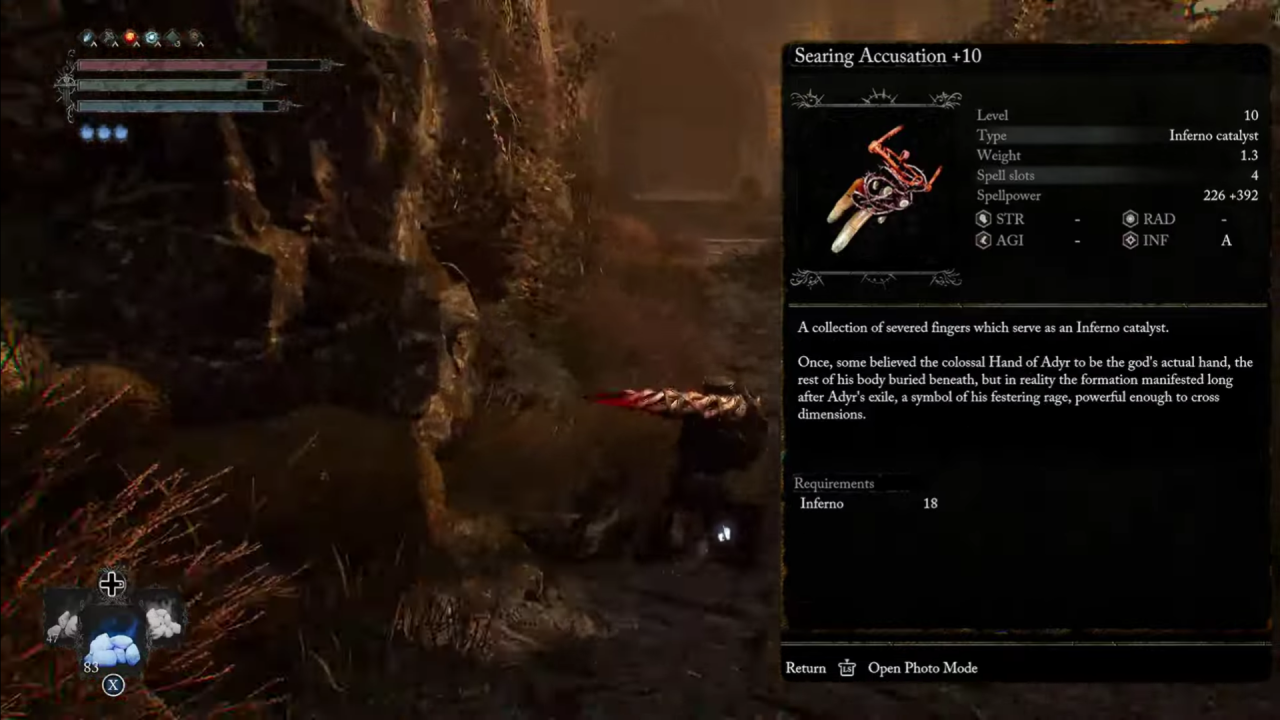
Task: Open Photo Mode
Action: pos(922,668)
